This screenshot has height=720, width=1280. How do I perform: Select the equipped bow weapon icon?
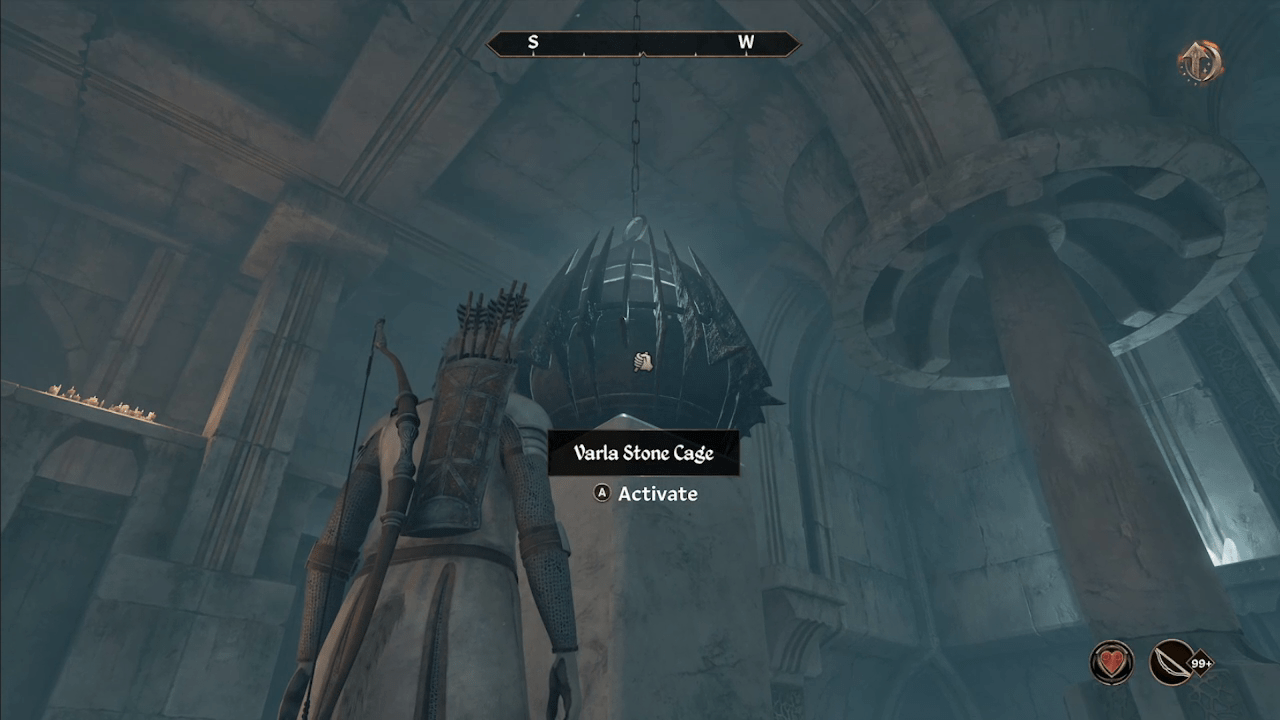pos(1172,662)
